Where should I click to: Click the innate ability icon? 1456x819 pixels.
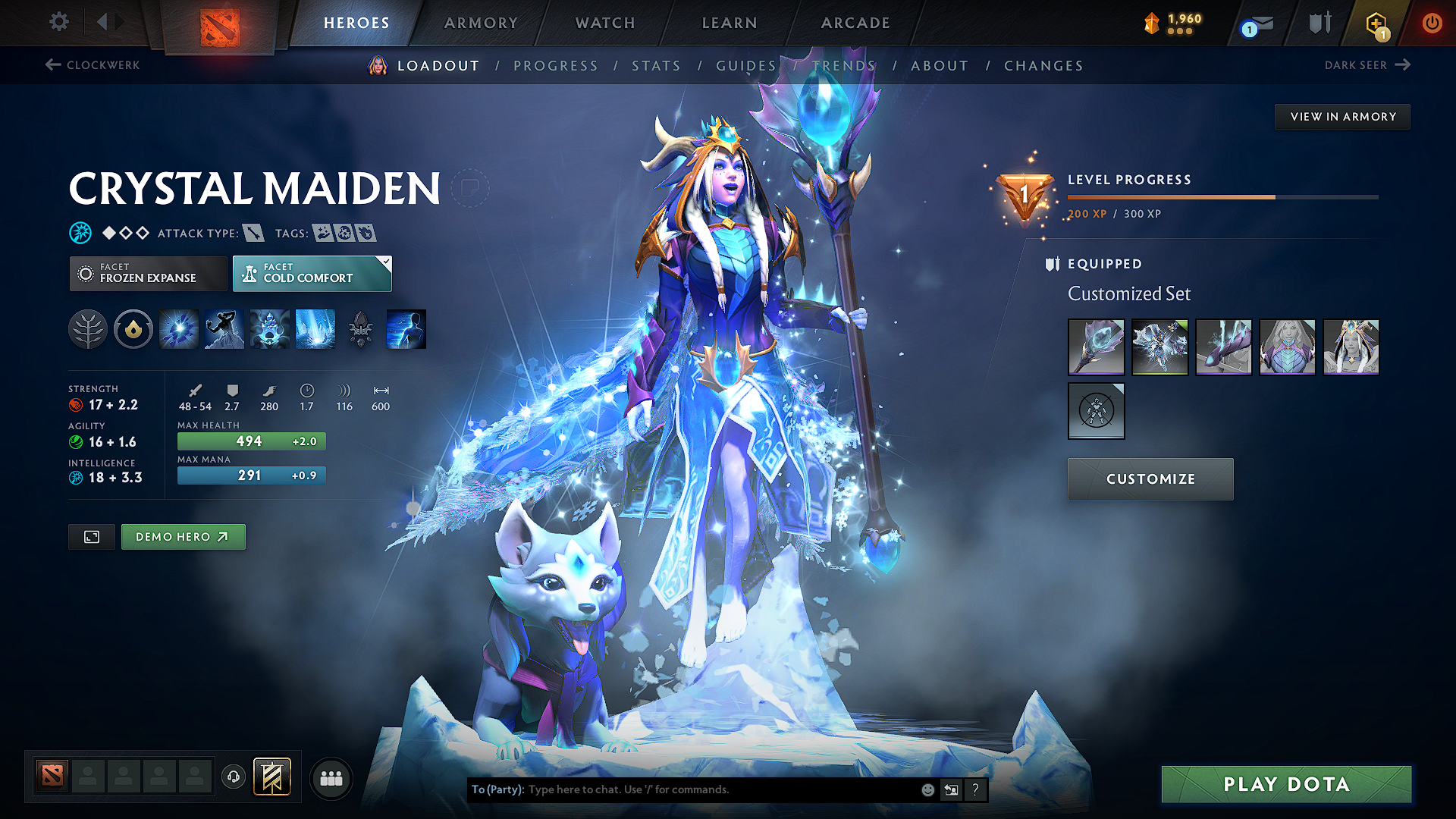133,329
